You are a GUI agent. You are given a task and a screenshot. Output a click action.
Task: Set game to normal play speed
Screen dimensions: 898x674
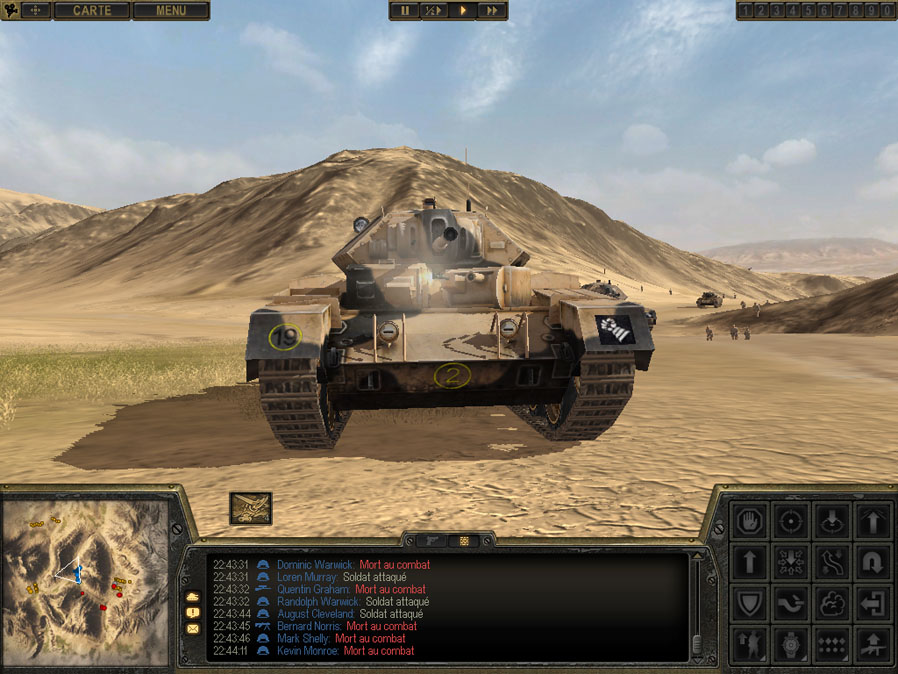[463, 11]
